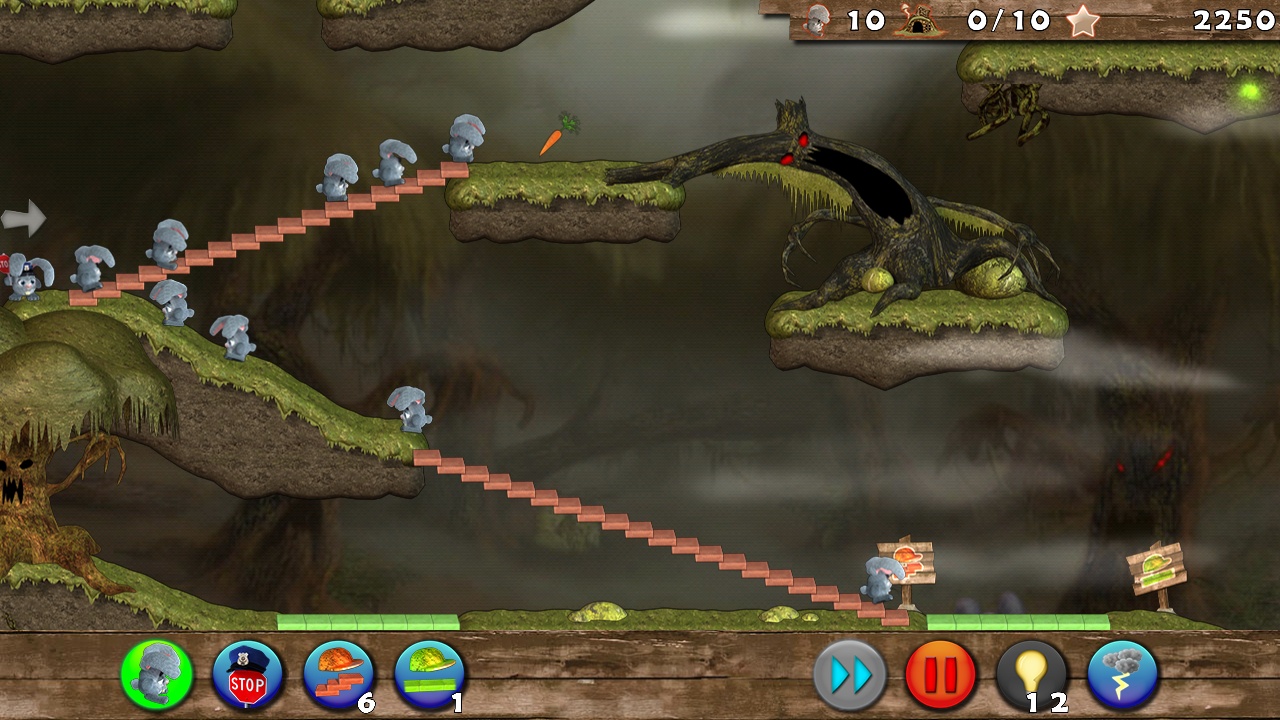Image resolution: width=1280 pixels, height=720 pixels.
Task: Click the rabbit head counter showing 10
Action: [x=819, y=20]
